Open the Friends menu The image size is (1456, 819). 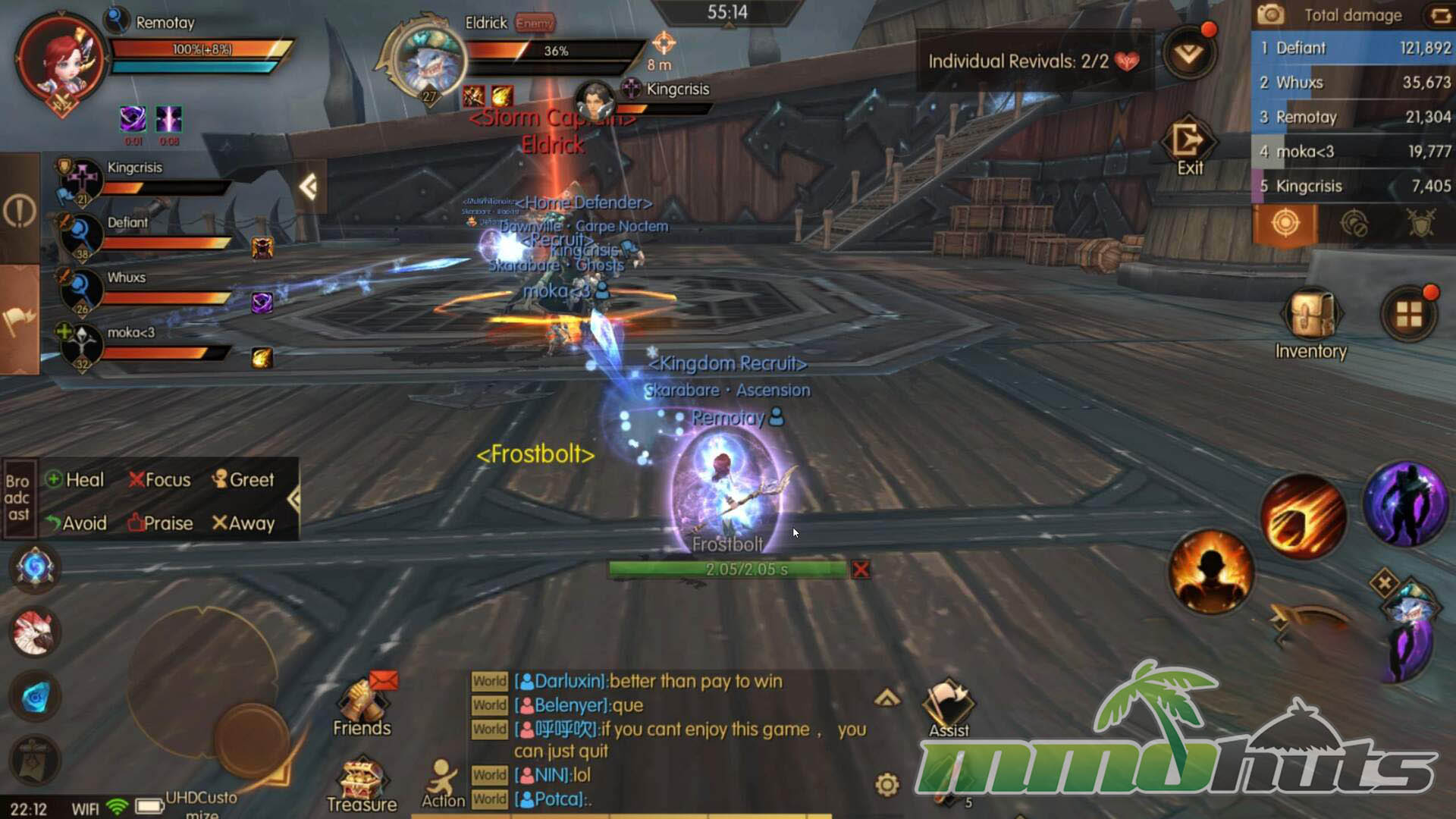point(362,705)
